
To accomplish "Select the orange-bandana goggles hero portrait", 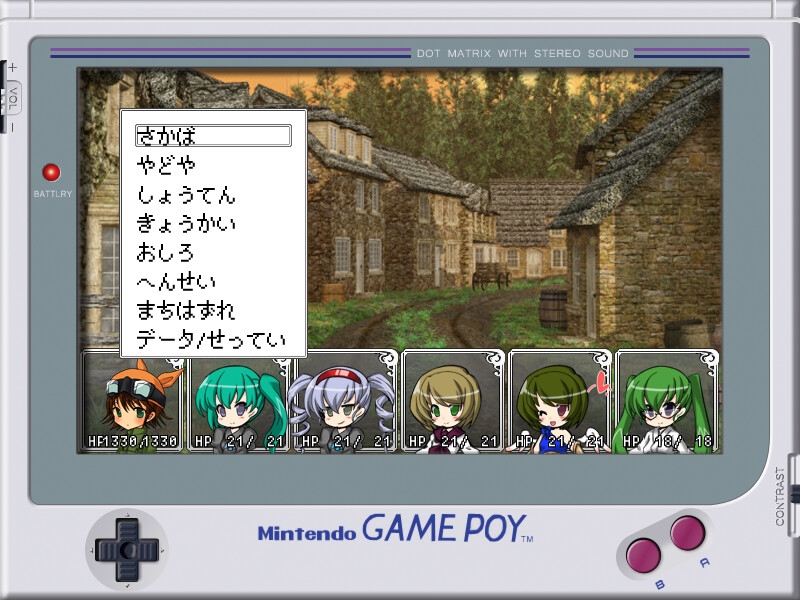I will pyautogui.click(x=132, y=401).
